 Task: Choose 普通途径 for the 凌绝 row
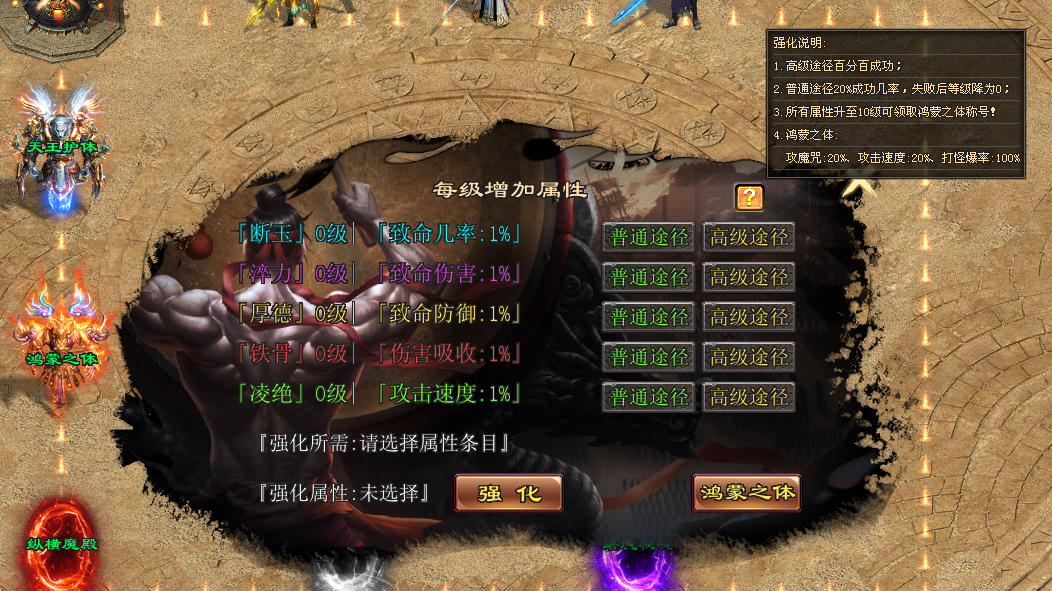(650, 397)
